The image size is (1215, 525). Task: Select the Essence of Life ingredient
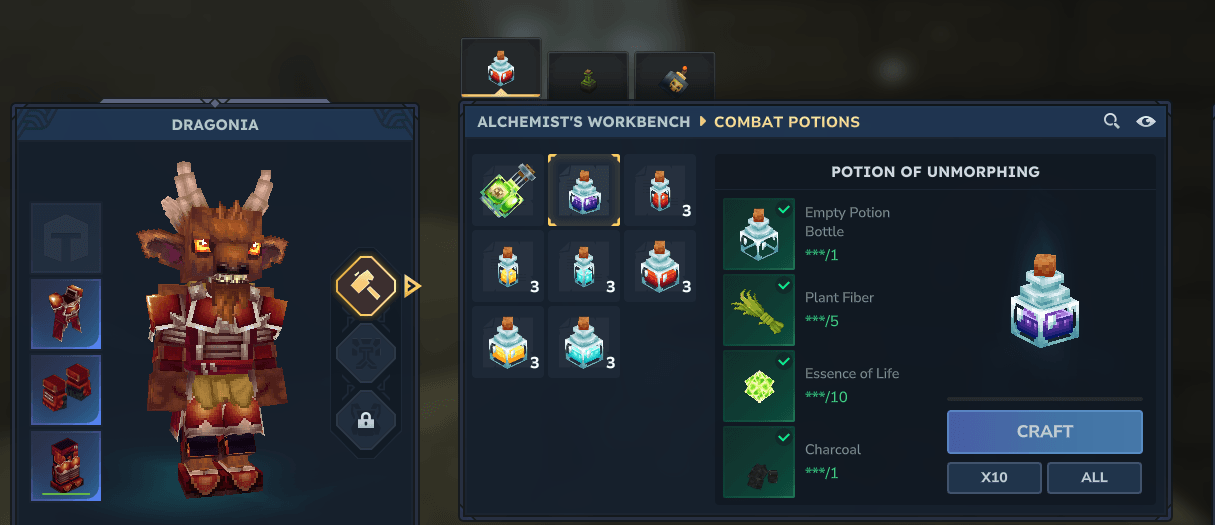[759, 386]
